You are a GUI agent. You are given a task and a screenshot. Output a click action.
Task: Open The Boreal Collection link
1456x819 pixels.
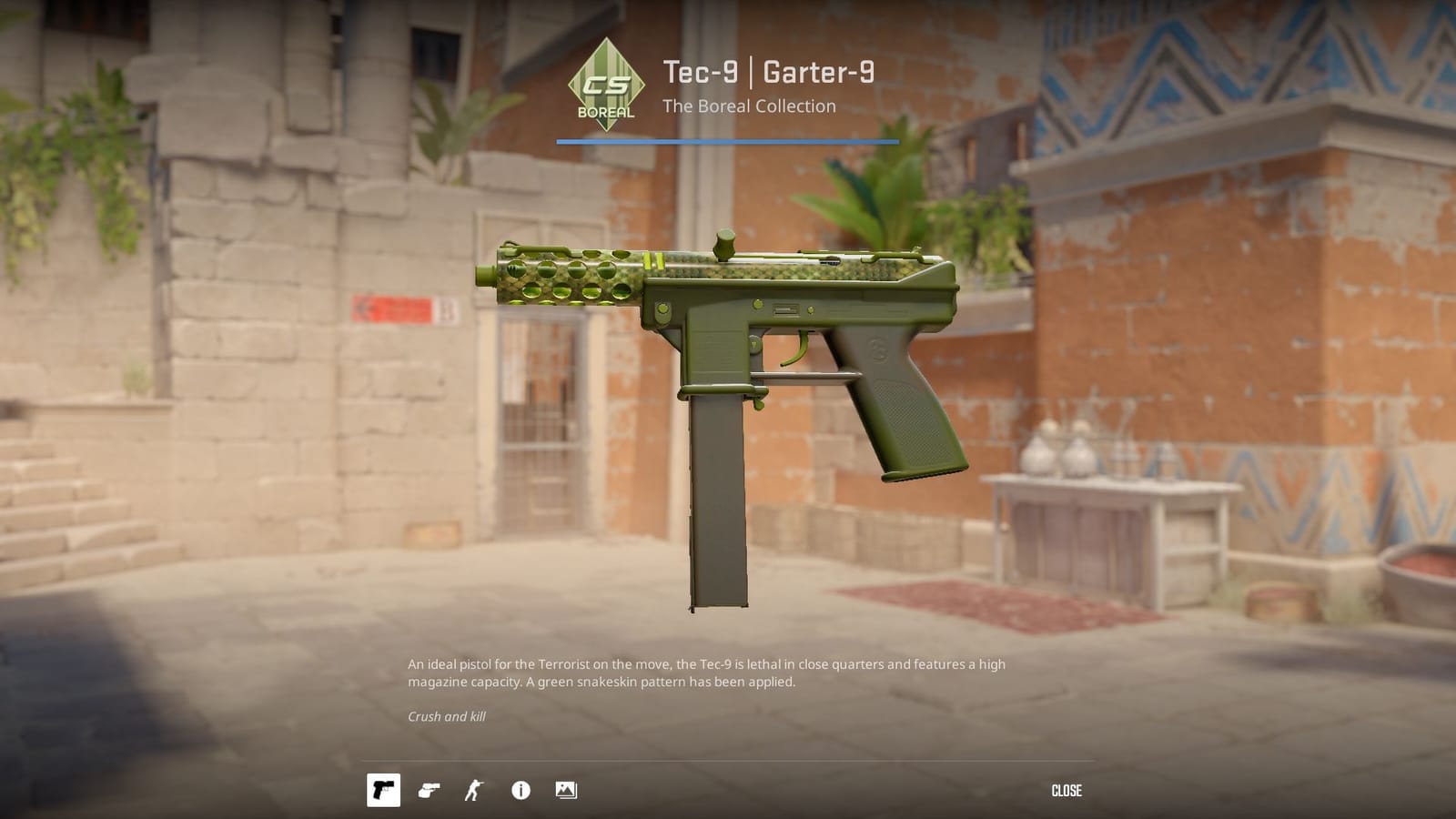tap(748, 106)
